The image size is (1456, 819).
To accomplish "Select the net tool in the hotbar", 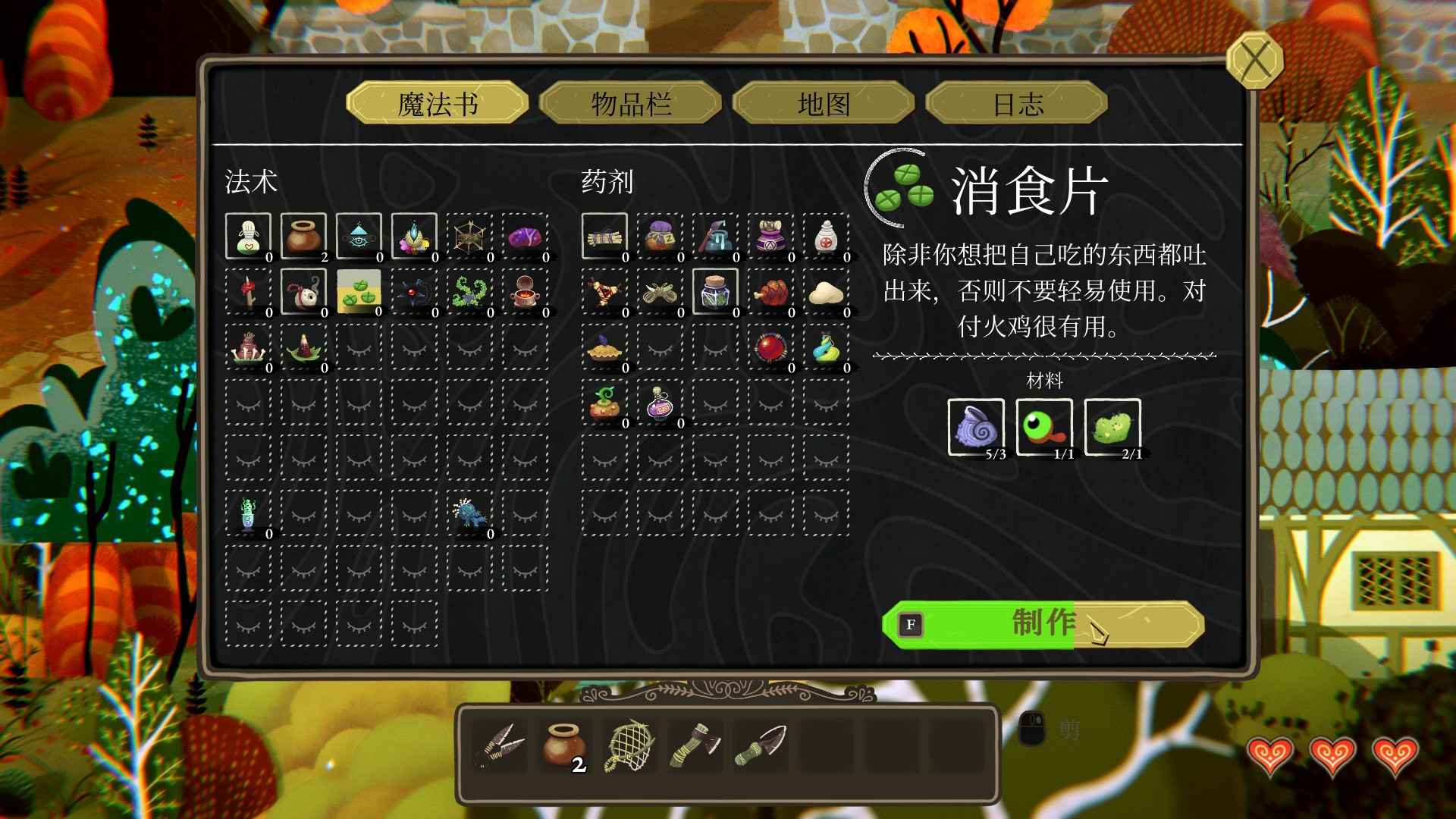I will pos(629,745).
